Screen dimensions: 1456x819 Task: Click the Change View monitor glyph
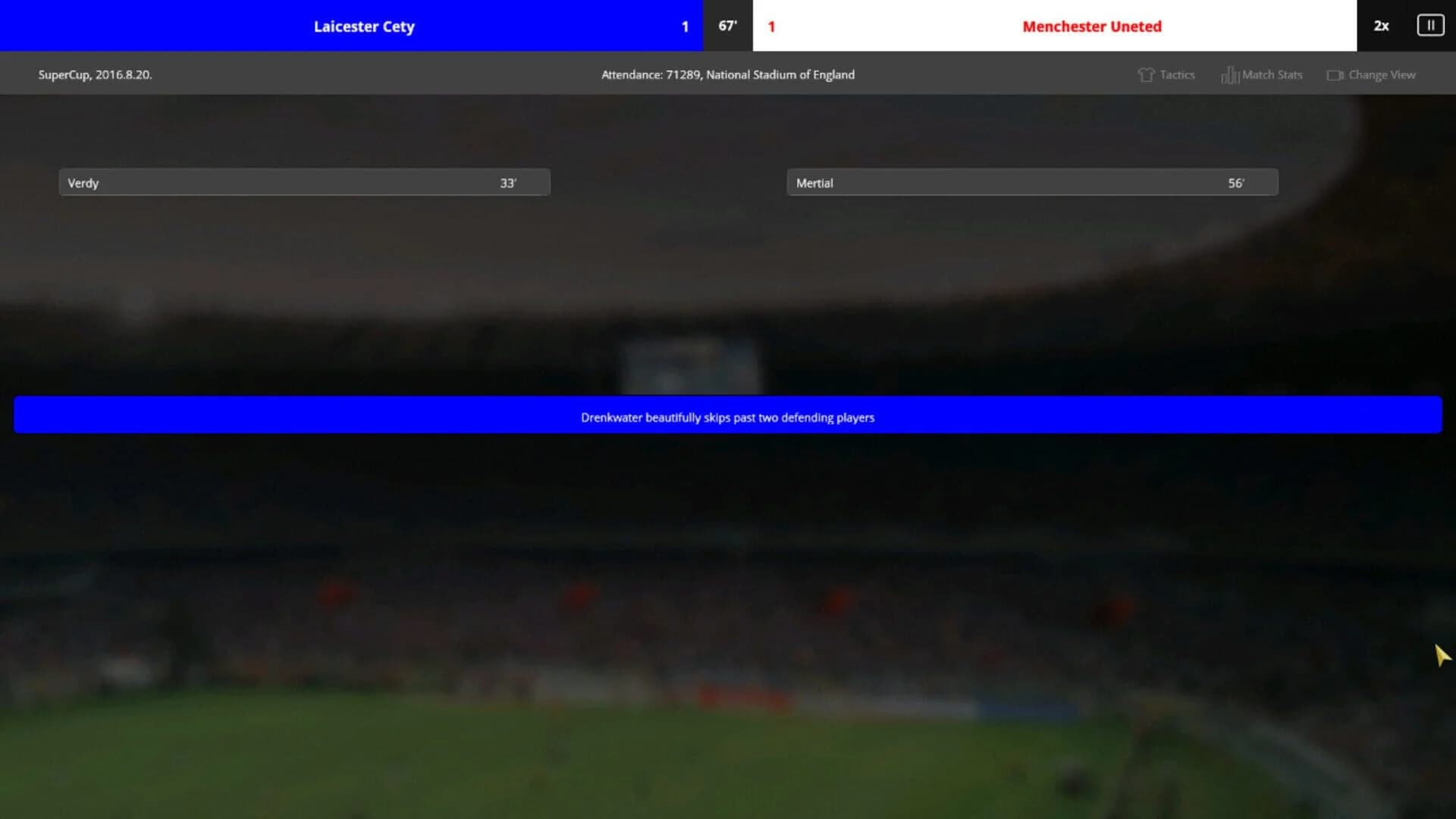1336,74
